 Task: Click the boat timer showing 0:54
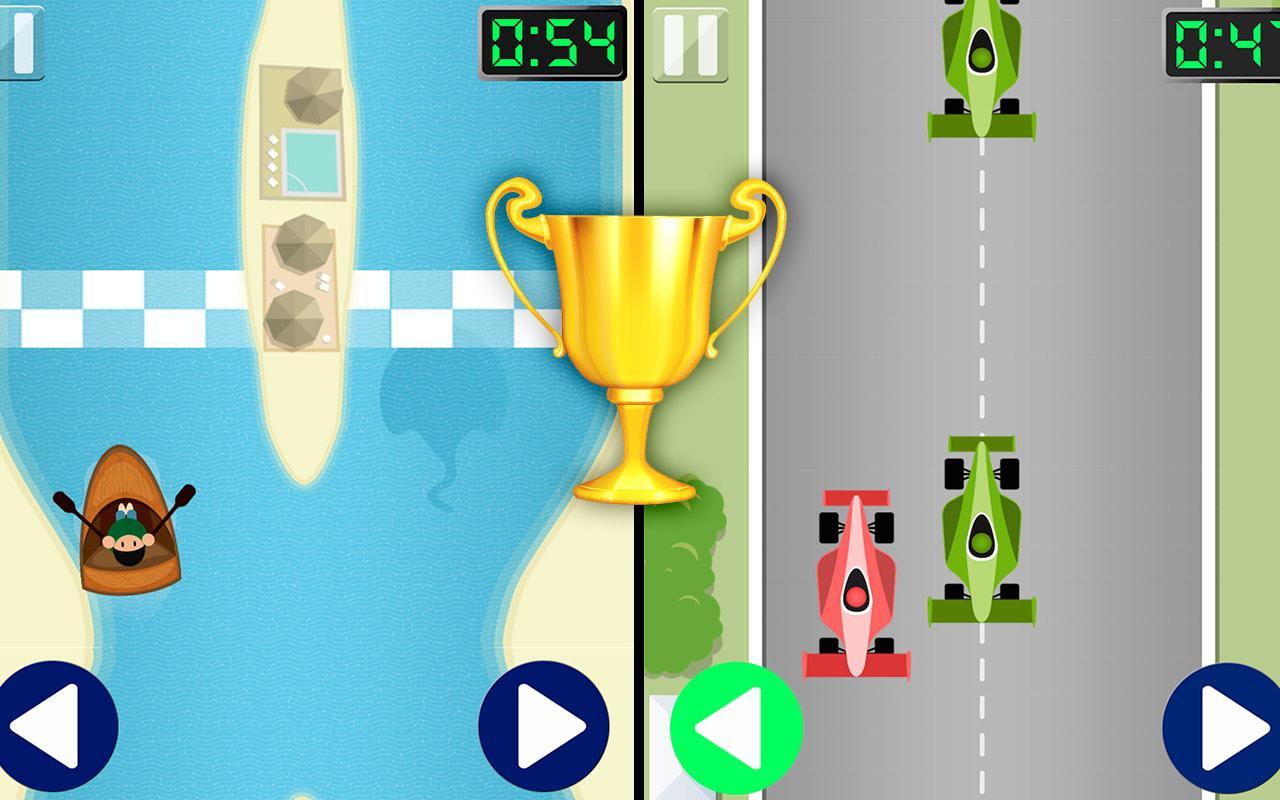(551, 42)
